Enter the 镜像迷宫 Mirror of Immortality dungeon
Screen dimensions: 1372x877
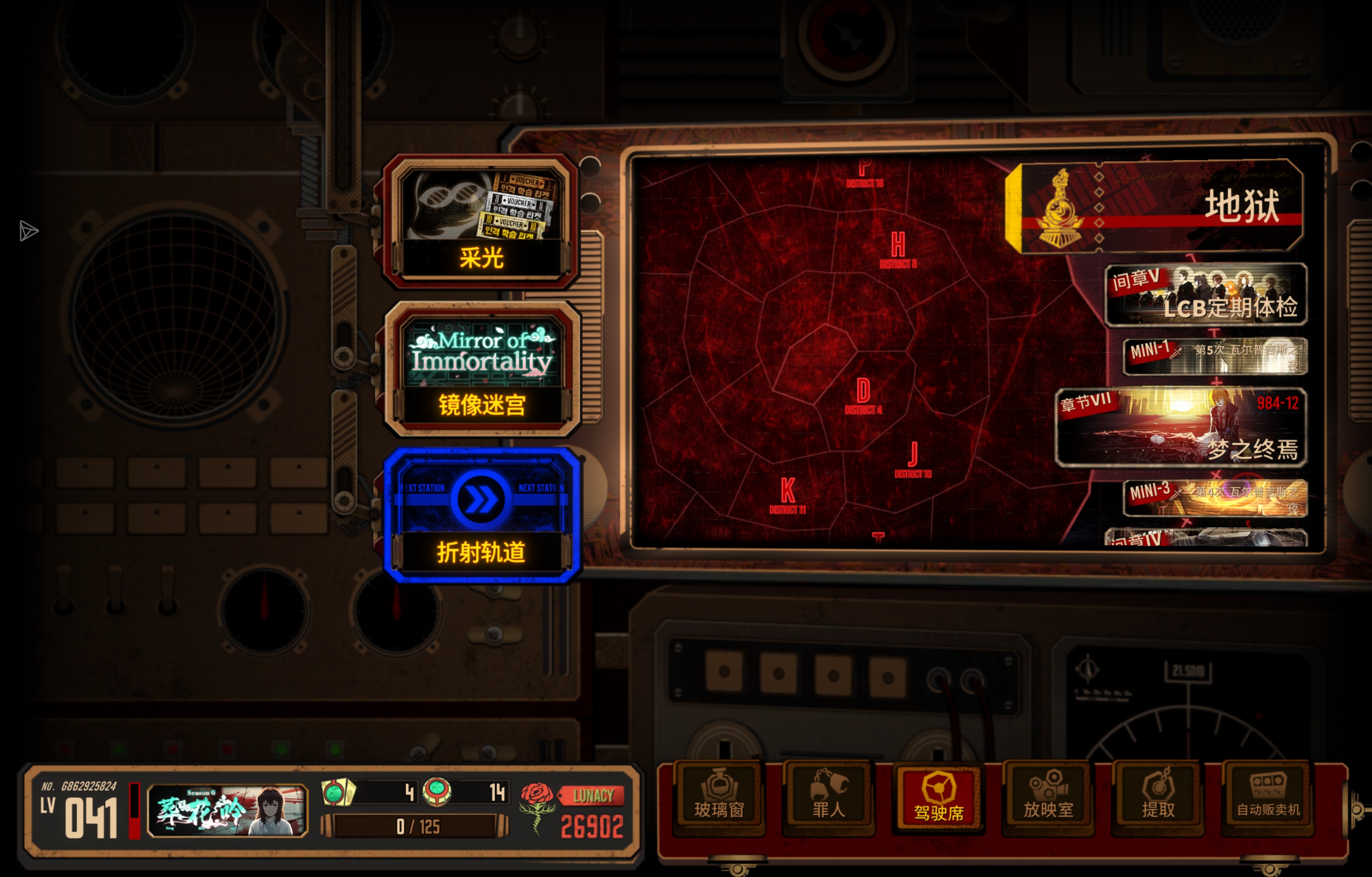click(482, 369)
